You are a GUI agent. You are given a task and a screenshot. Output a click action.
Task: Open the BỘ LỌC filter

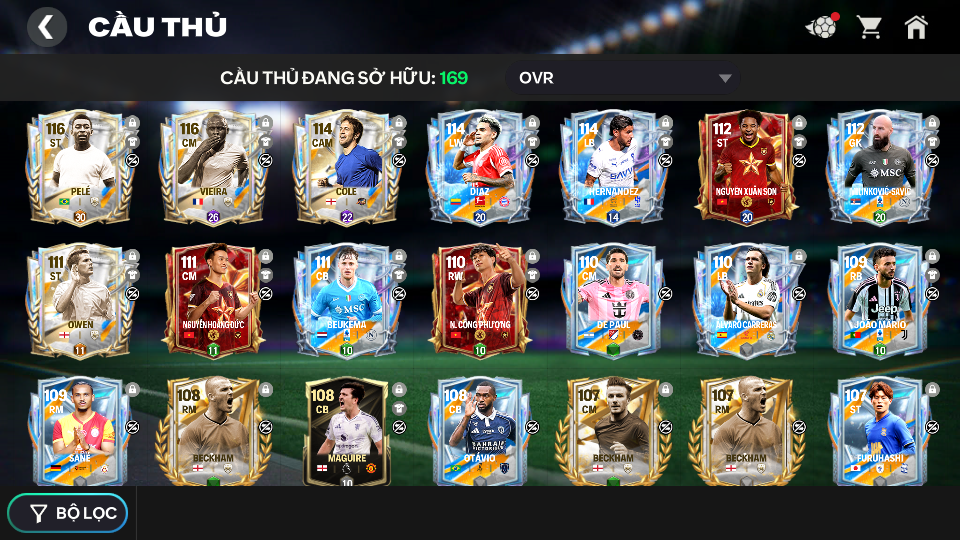click(68, 513)
